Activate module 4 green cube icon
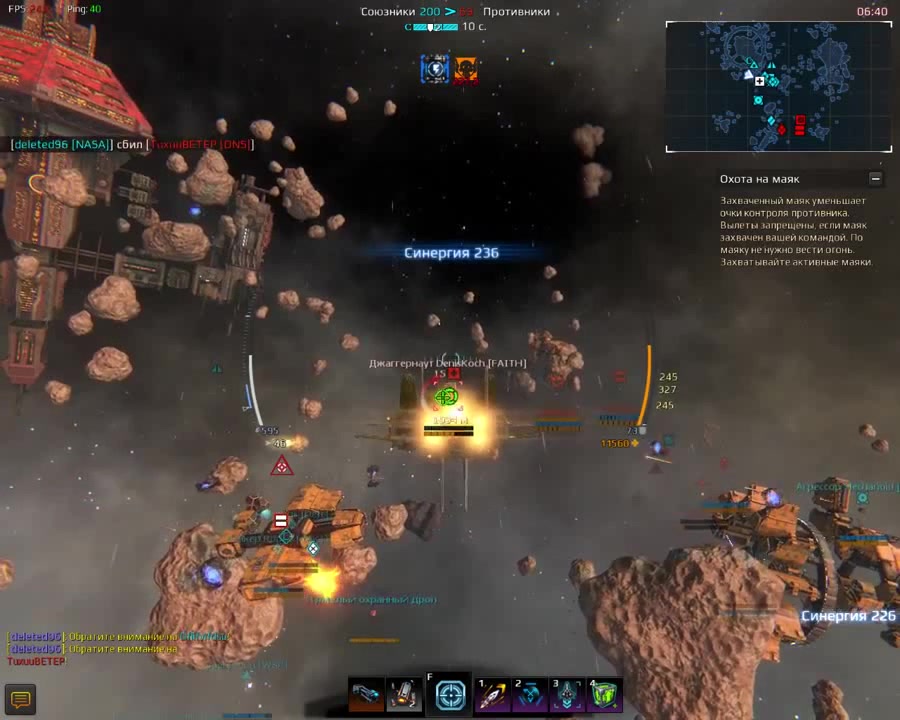Image resolution: width=900 pixels, height=720 pixels. pyautogui.click(x=605, y=695)
